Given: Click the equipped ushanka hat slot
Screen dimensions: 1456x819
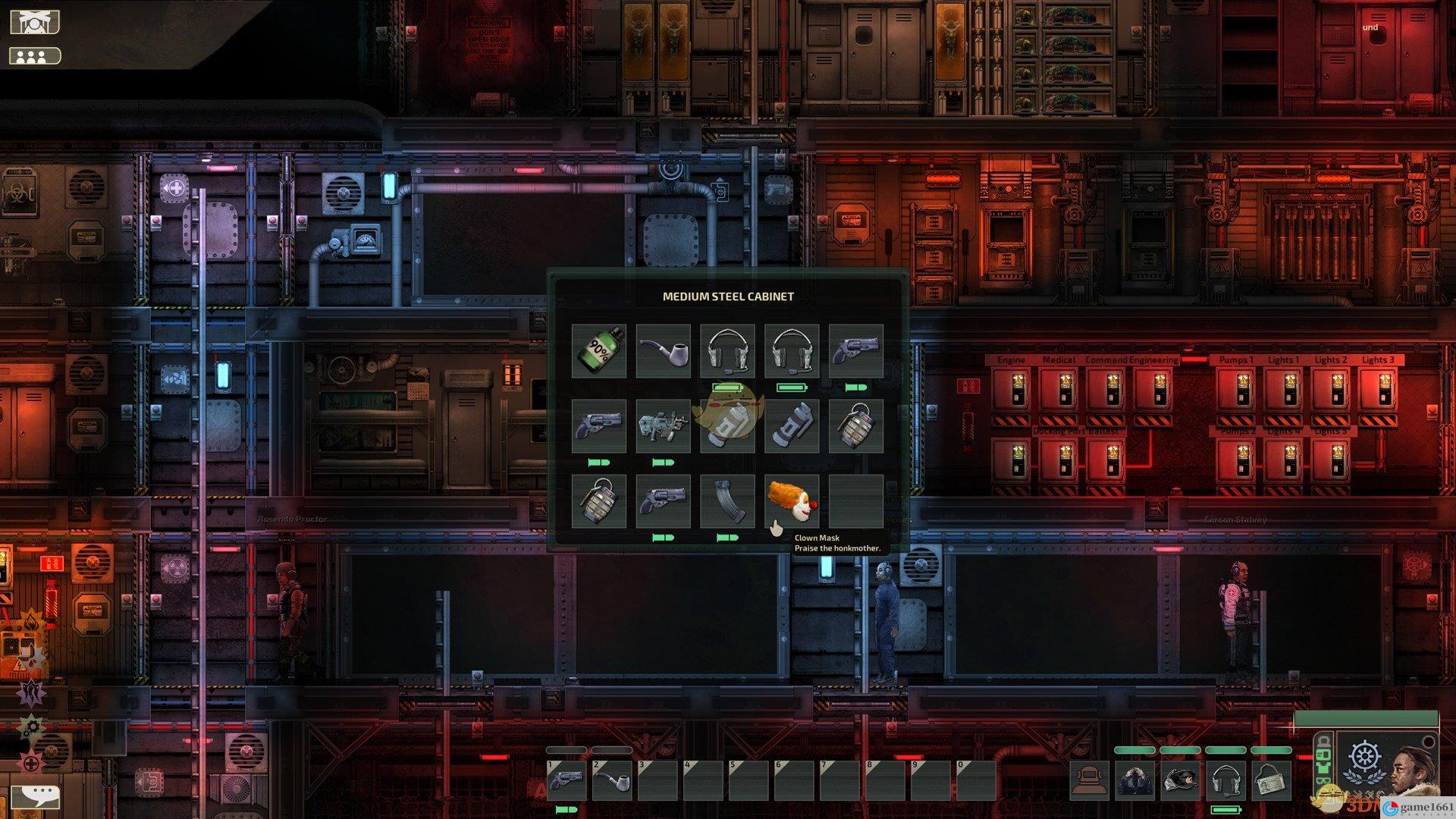Looking at the screenshot, I should pyautogui.click(x=1181, y=781).
